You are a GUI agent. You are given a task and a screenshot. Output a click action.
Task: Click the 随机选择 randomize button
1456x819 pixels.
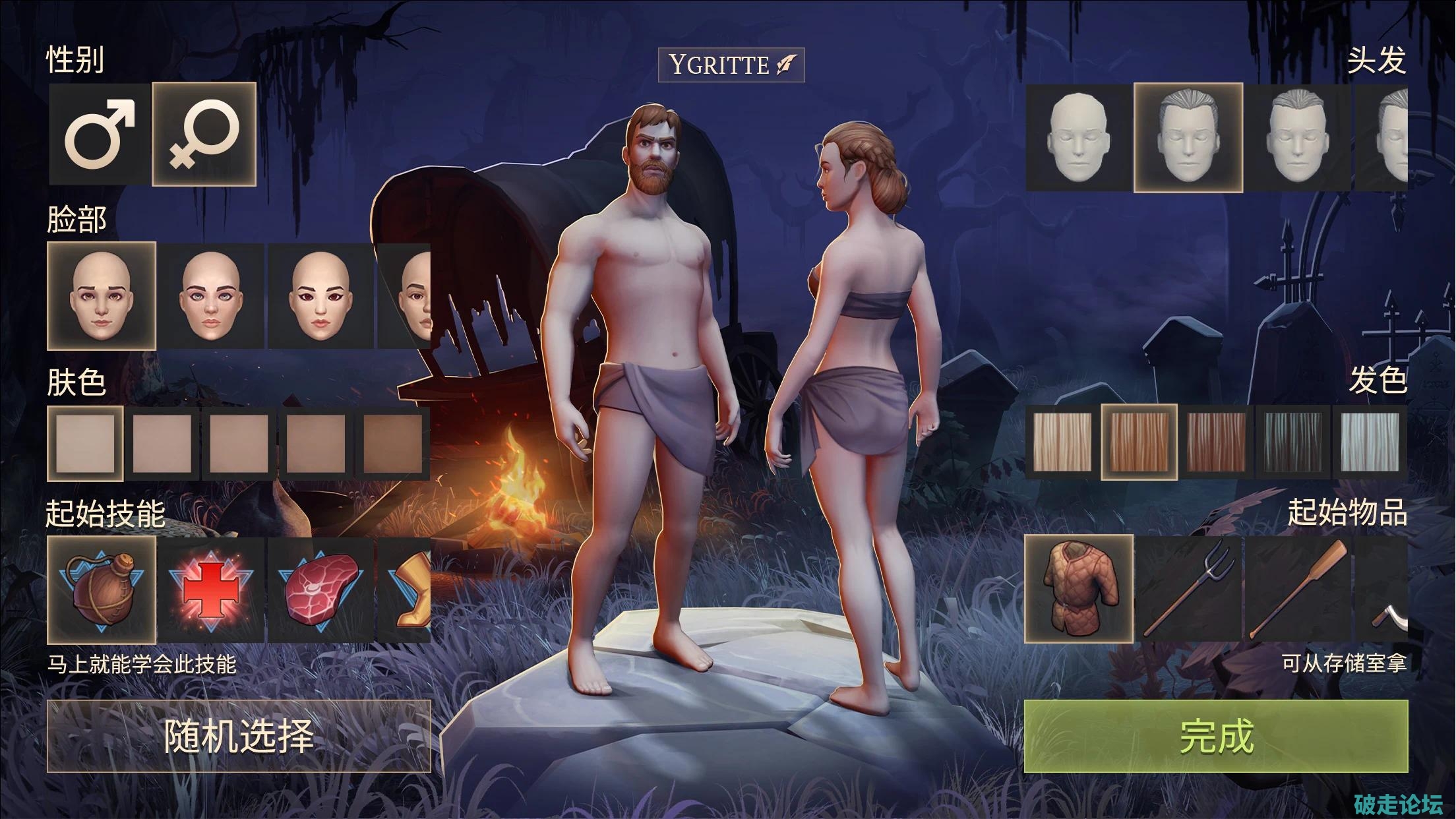pos(239,736)
